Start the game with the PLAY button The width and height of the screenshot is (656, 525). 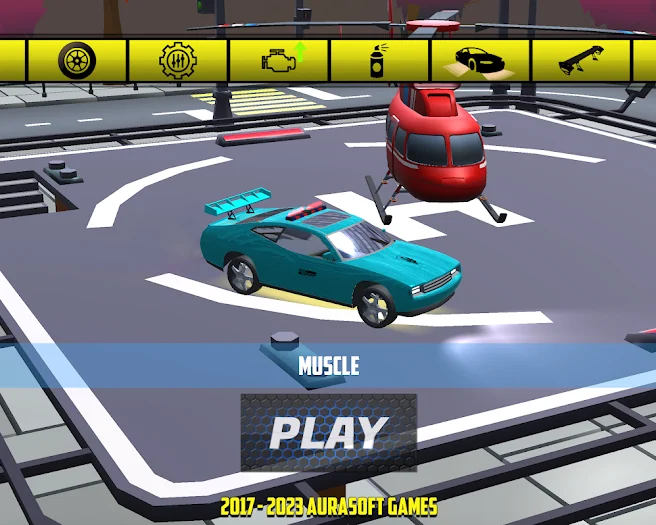[328, 432]
